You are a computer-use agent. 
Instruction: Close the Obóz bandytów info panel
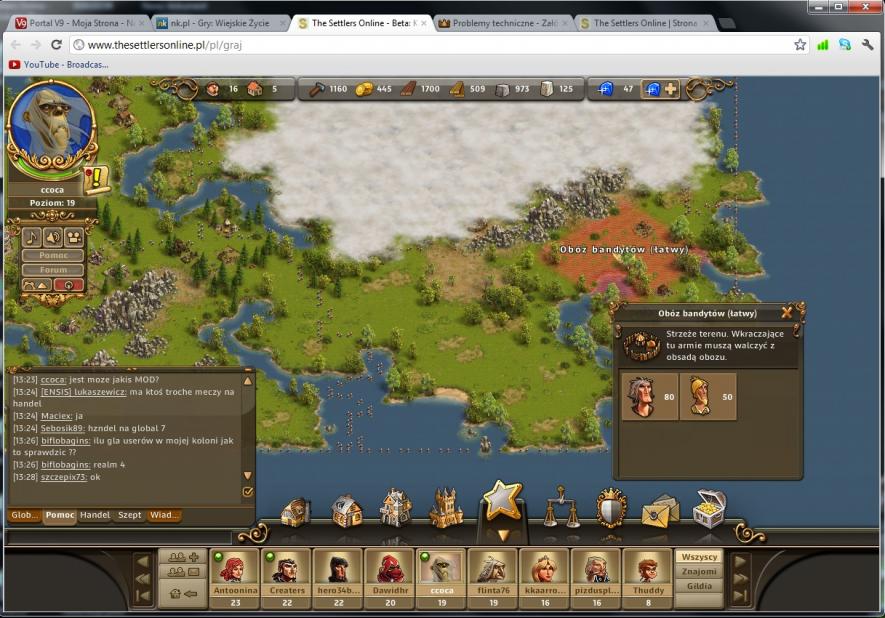point(787,313)
